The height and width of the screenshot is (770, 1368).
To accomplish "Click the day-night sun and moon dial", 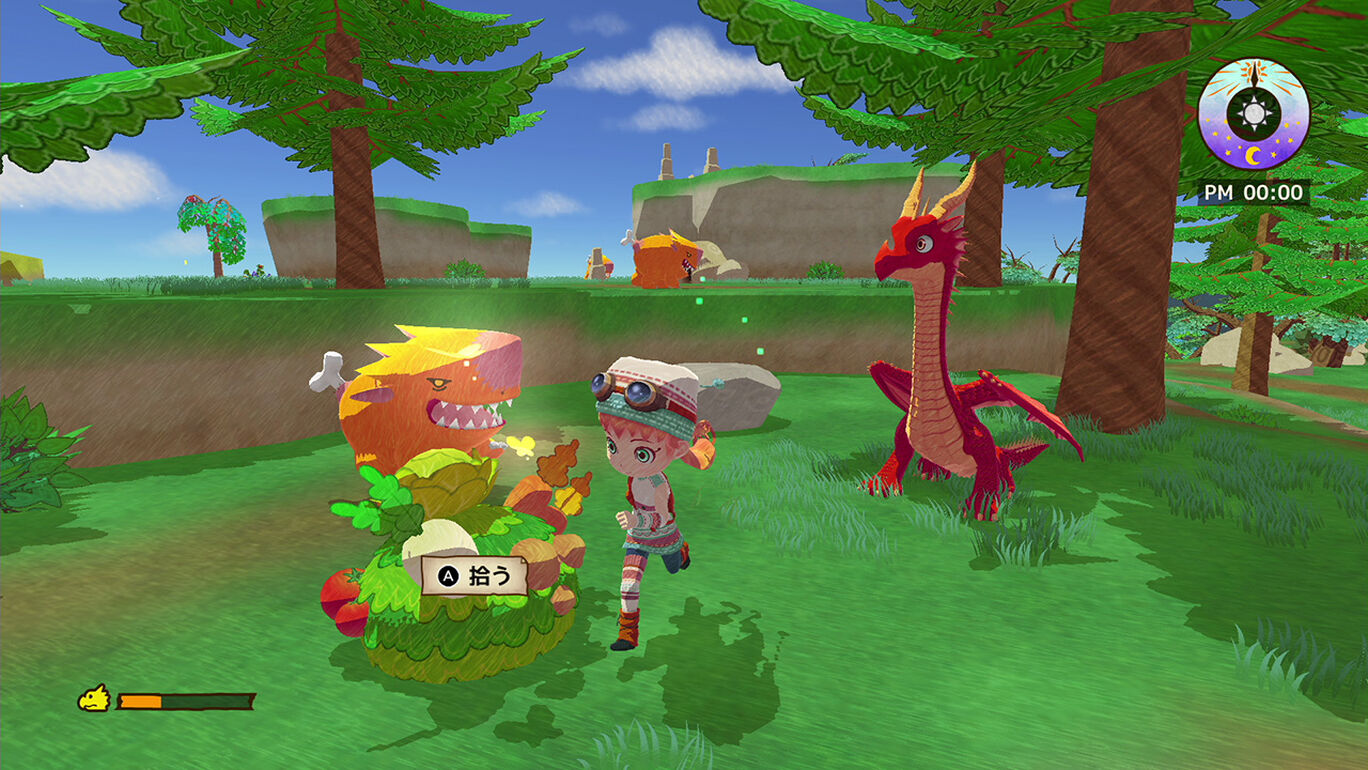I will 1253,113.
